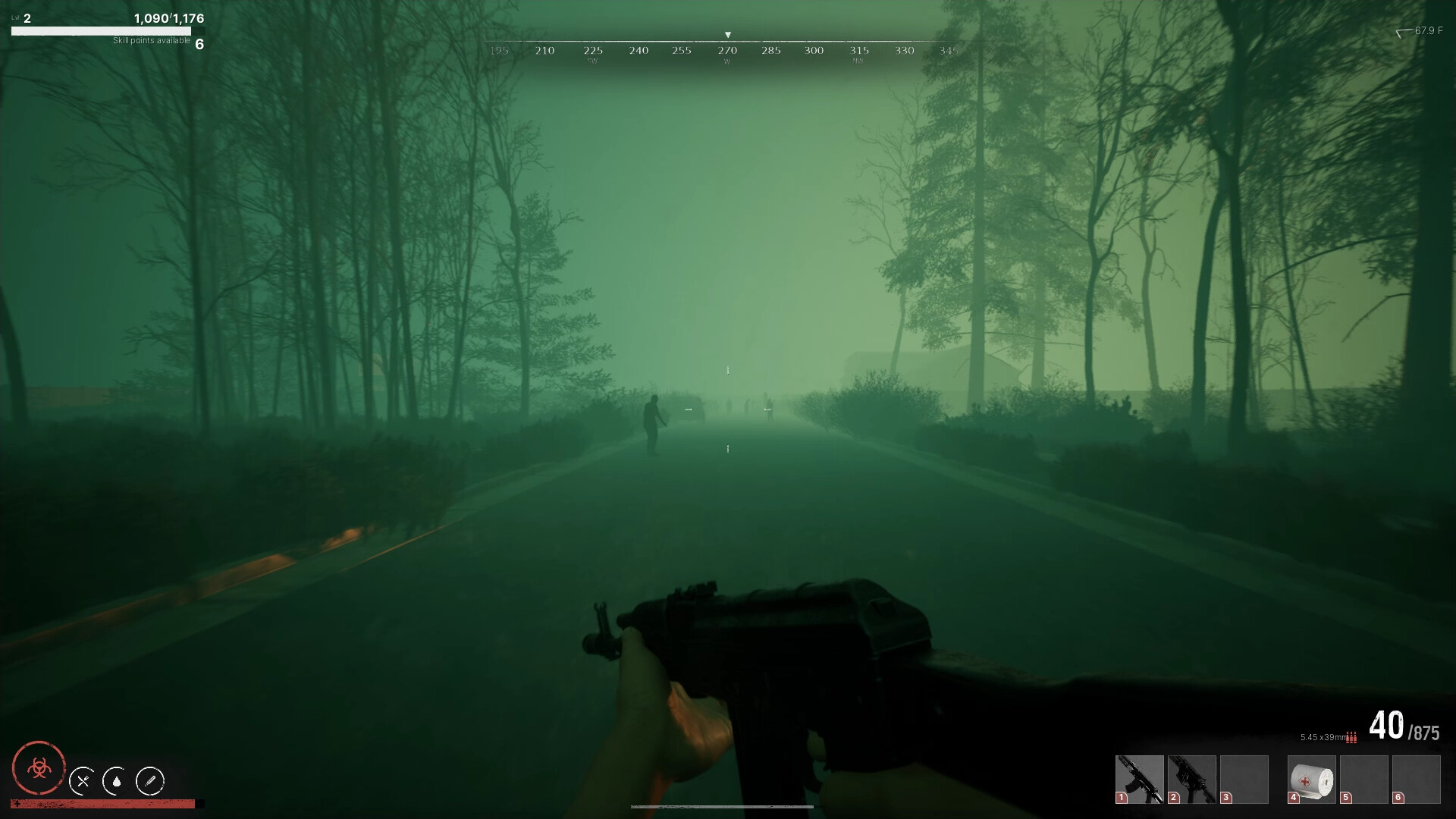The width and height of the screenshot is (1456, 819).
Task: Click the 5.45x39mm ammo bullets icon
Action: click(x=1351, y=738)
